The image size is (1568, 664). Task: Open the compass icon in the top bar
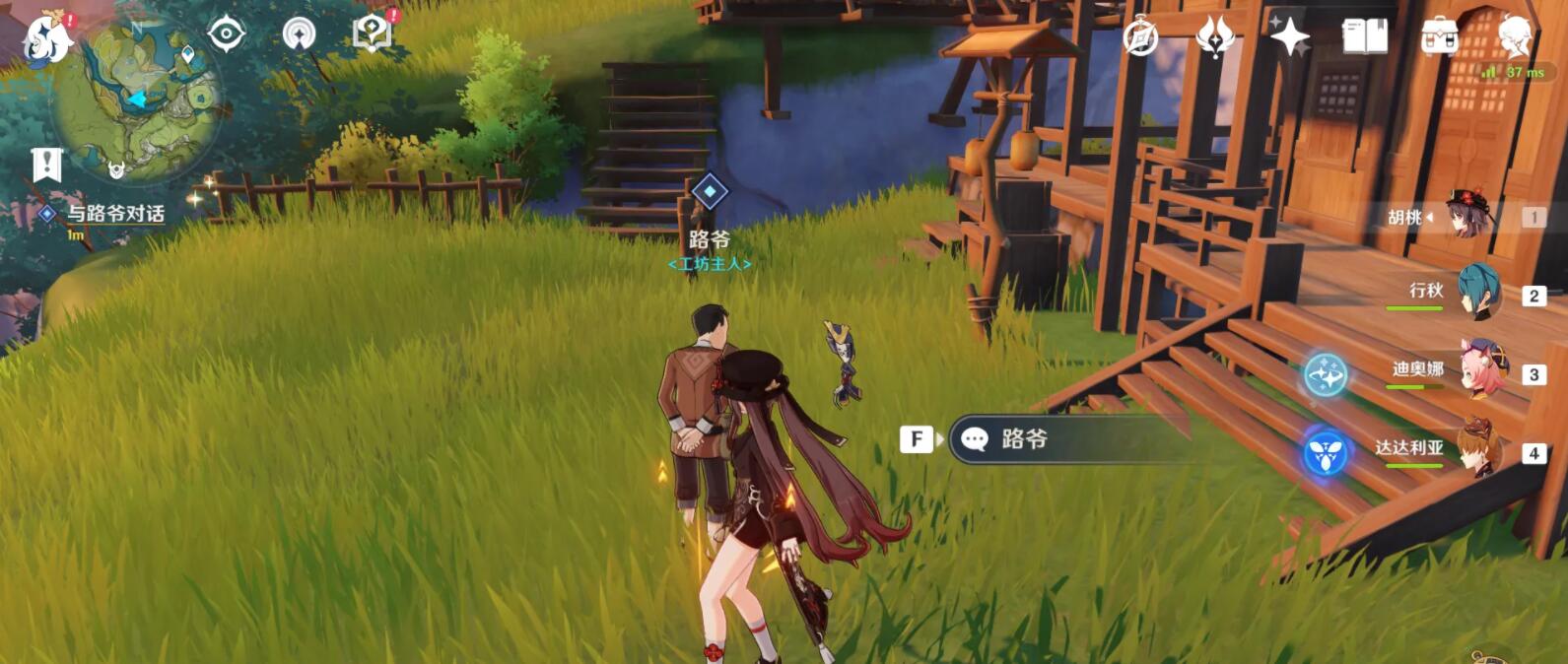(x=1140, y=37)
